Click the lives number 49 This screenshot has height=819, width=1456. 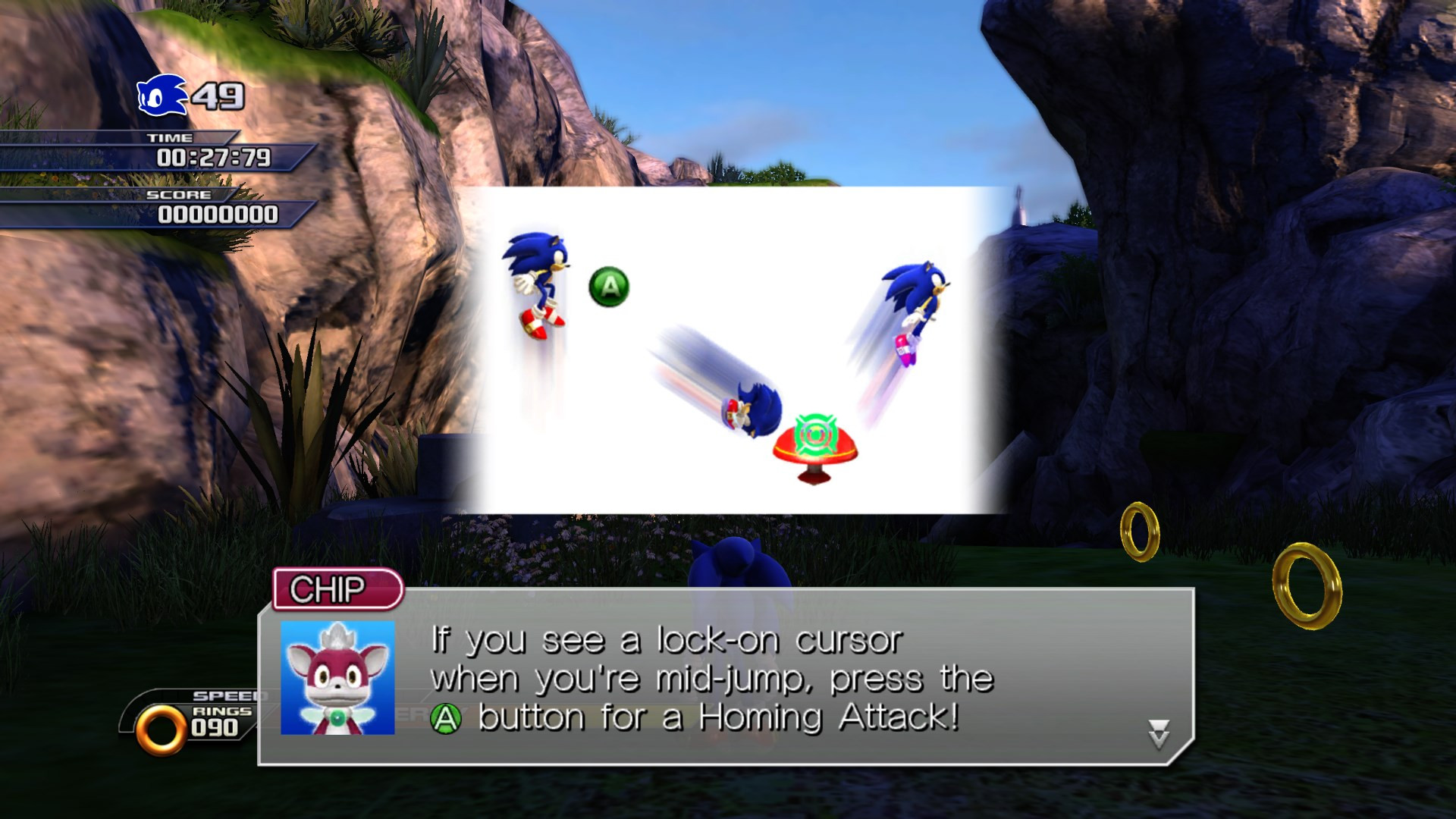point(218,97)
